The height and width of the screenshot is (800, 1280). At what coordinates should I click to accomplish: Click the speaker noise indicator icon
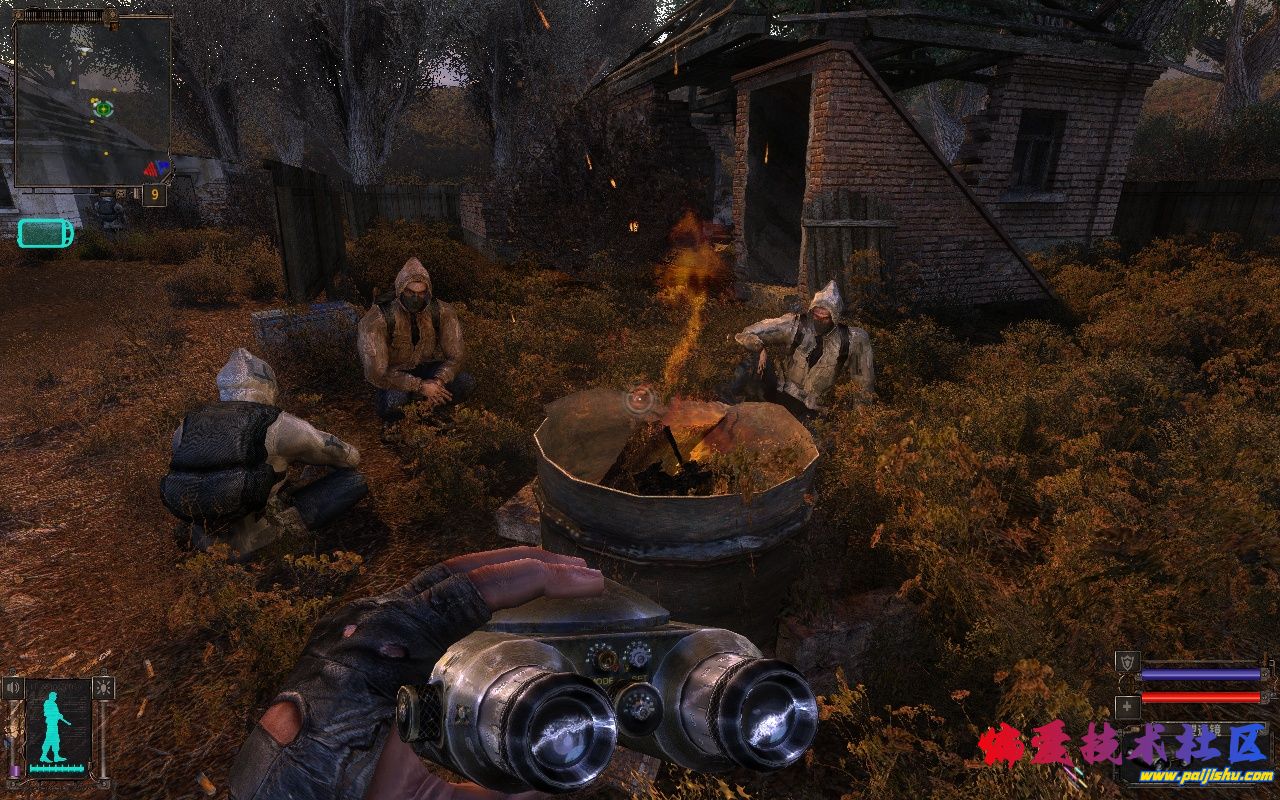[13, 688]
